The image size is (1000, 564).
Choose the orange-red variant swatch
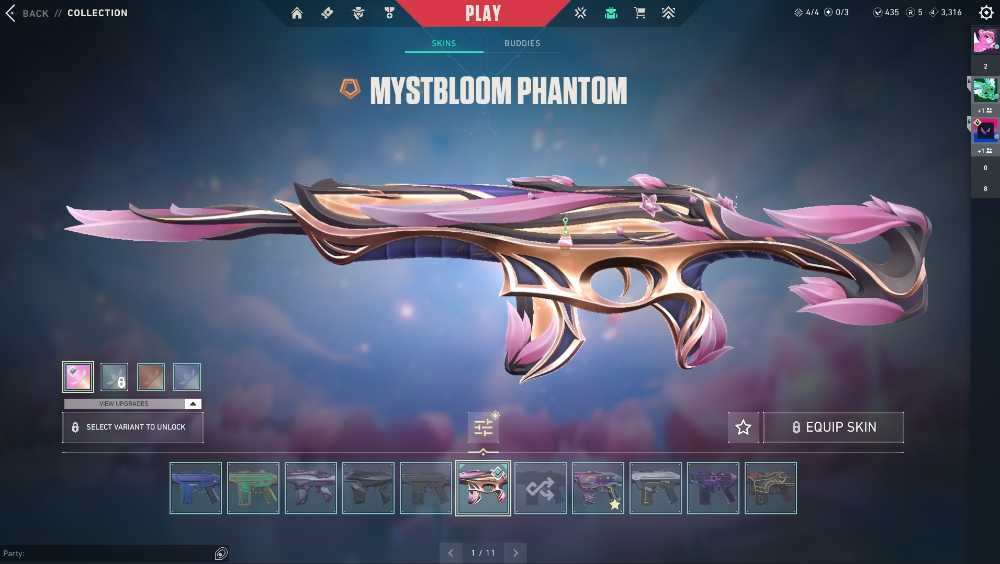pyautogui.click(x=151, y=377)
